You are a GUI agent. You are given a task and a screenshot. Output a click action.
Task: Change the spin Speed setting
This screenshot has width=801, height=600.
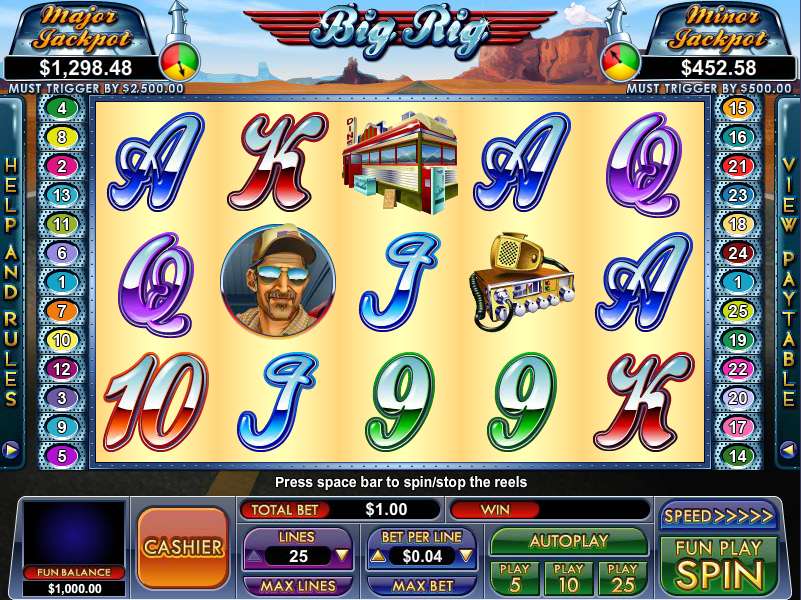pos(718,516)
